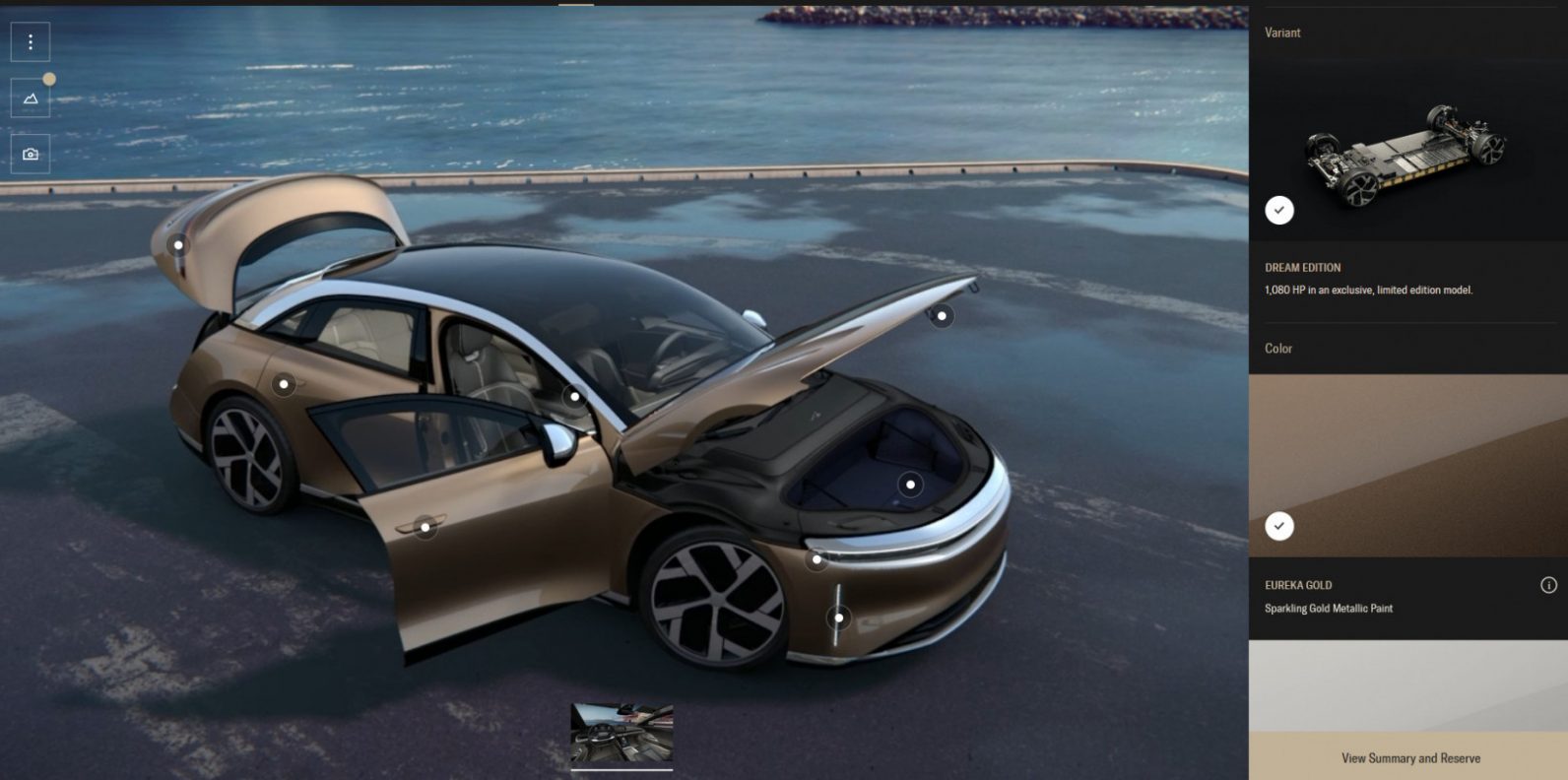Take a screenshot with the camera icon
Screen dimensions: 1568x780
(x=30, y=153)
